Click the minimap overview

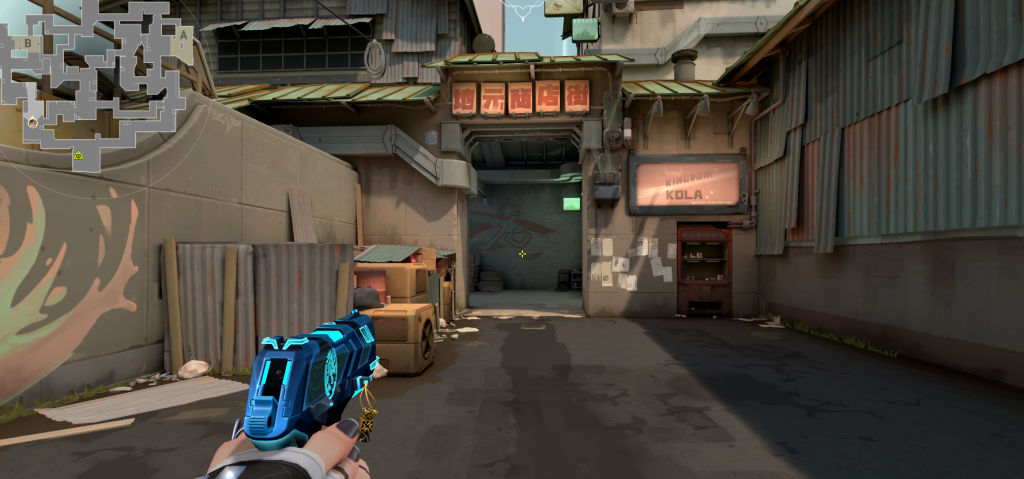(x=98, y=84)
